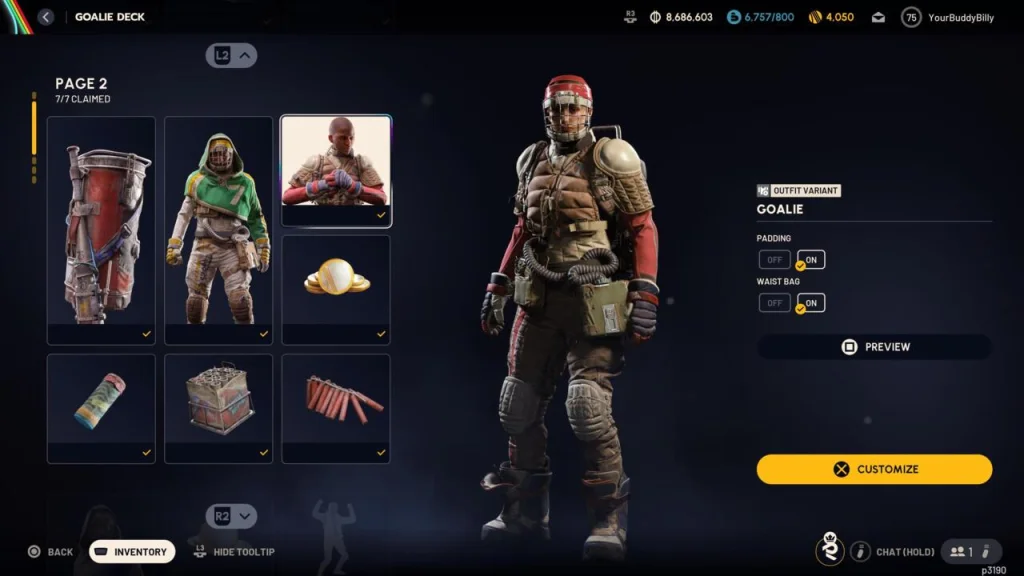Select the red firecrackers reward tile

tap(336, 407)
